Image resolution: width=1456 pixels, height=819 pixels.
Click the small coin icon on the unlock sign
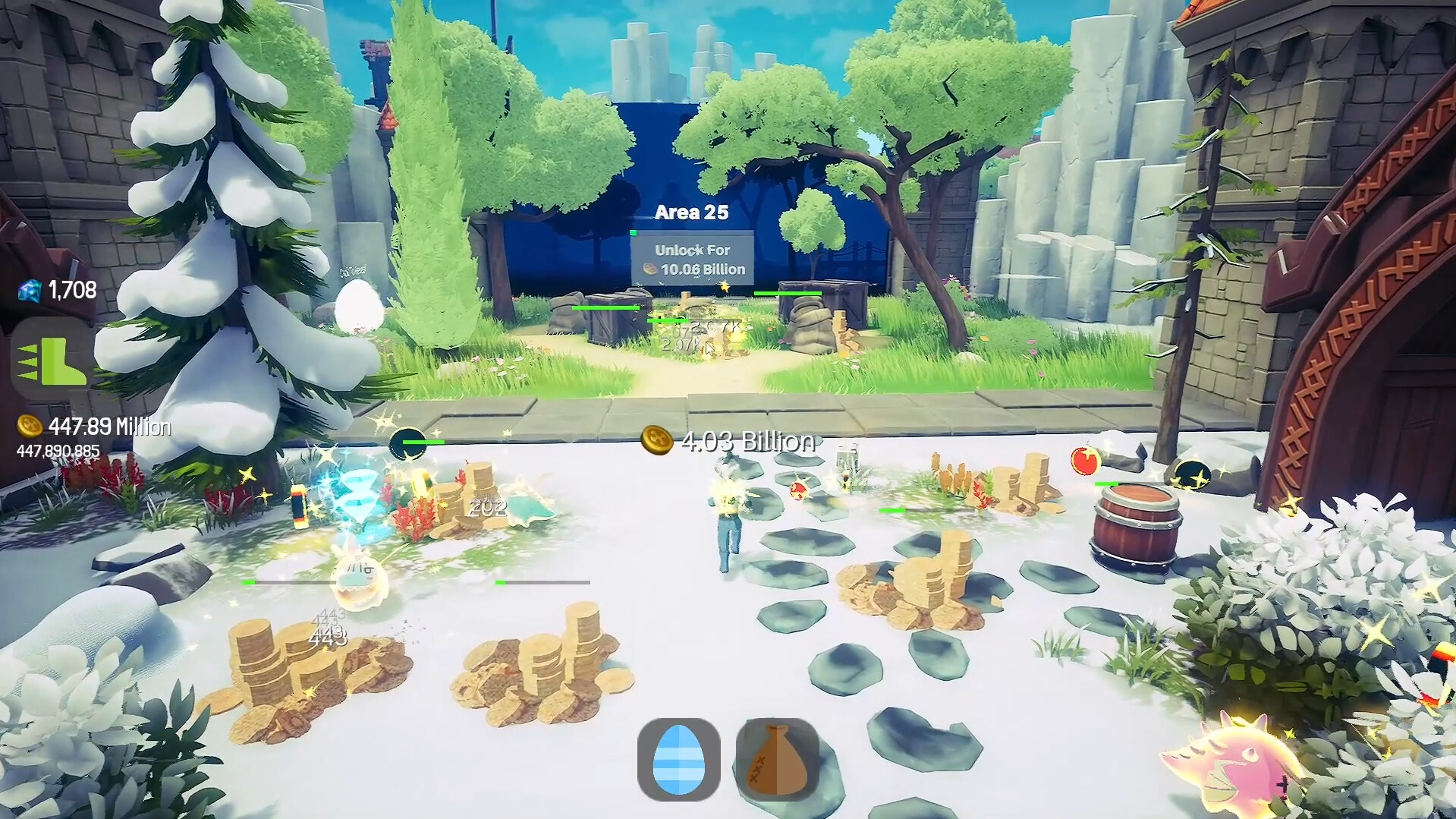[x=651, y=269]
